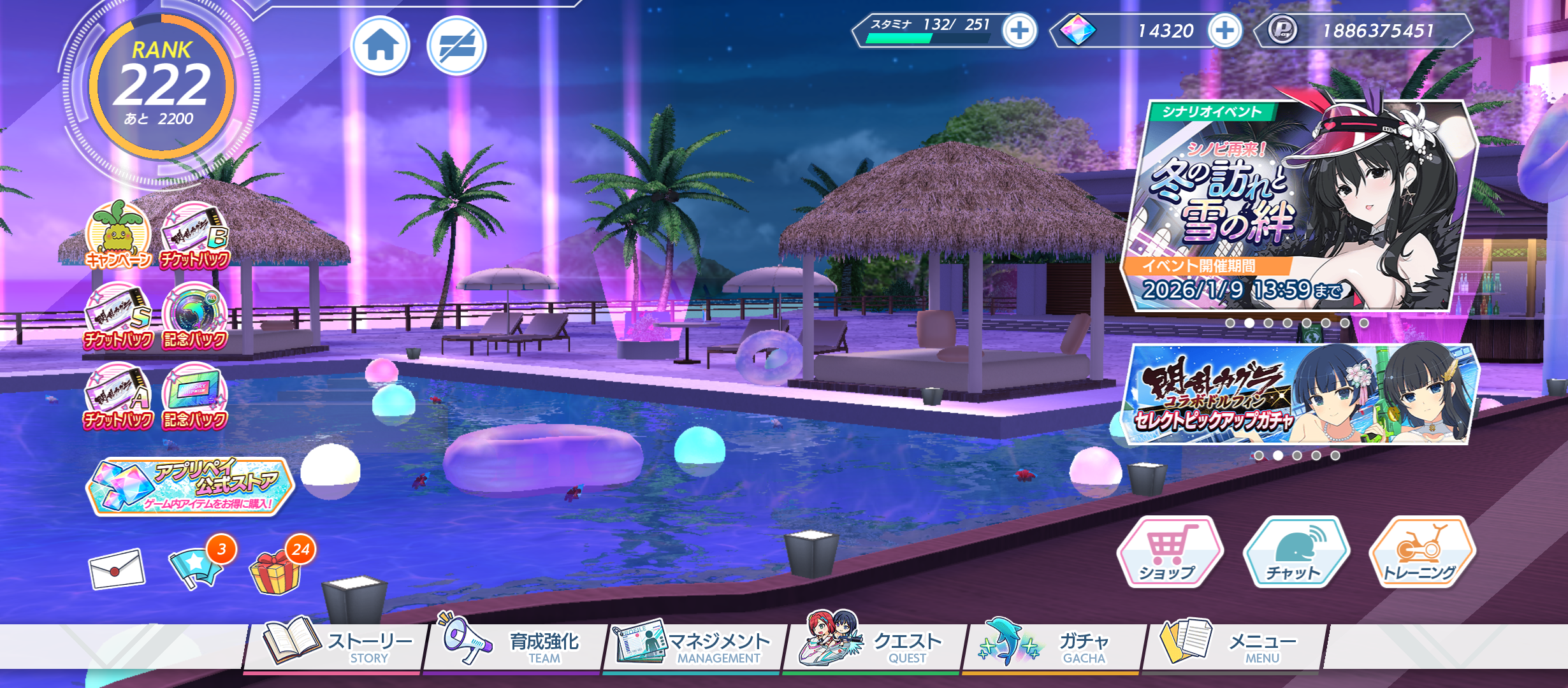Open the gift box presents icon
This screenshot has width=1568, height=688.
(x=275, y=571)
